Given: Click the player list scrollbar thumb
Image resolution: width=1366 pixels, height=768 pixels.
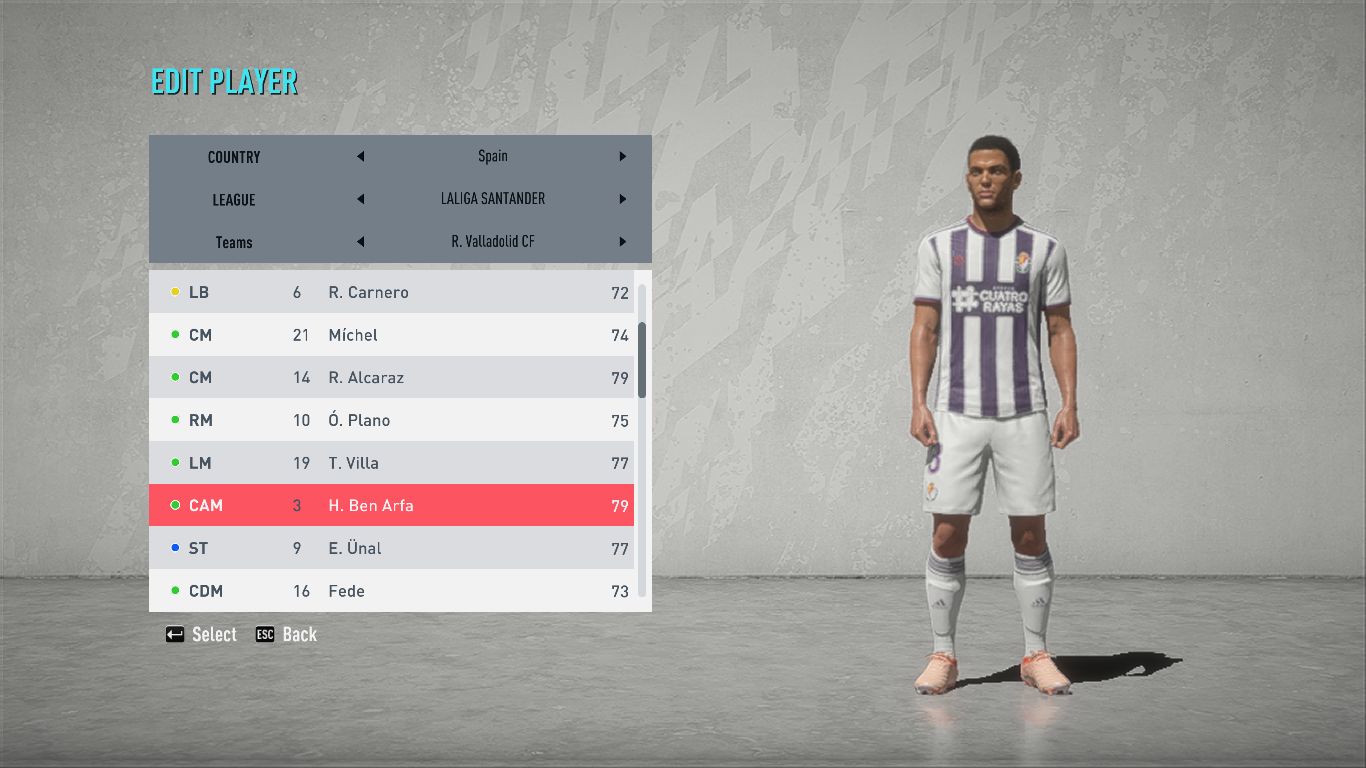Looking at the screenshot, I should (x=642, y=359).
